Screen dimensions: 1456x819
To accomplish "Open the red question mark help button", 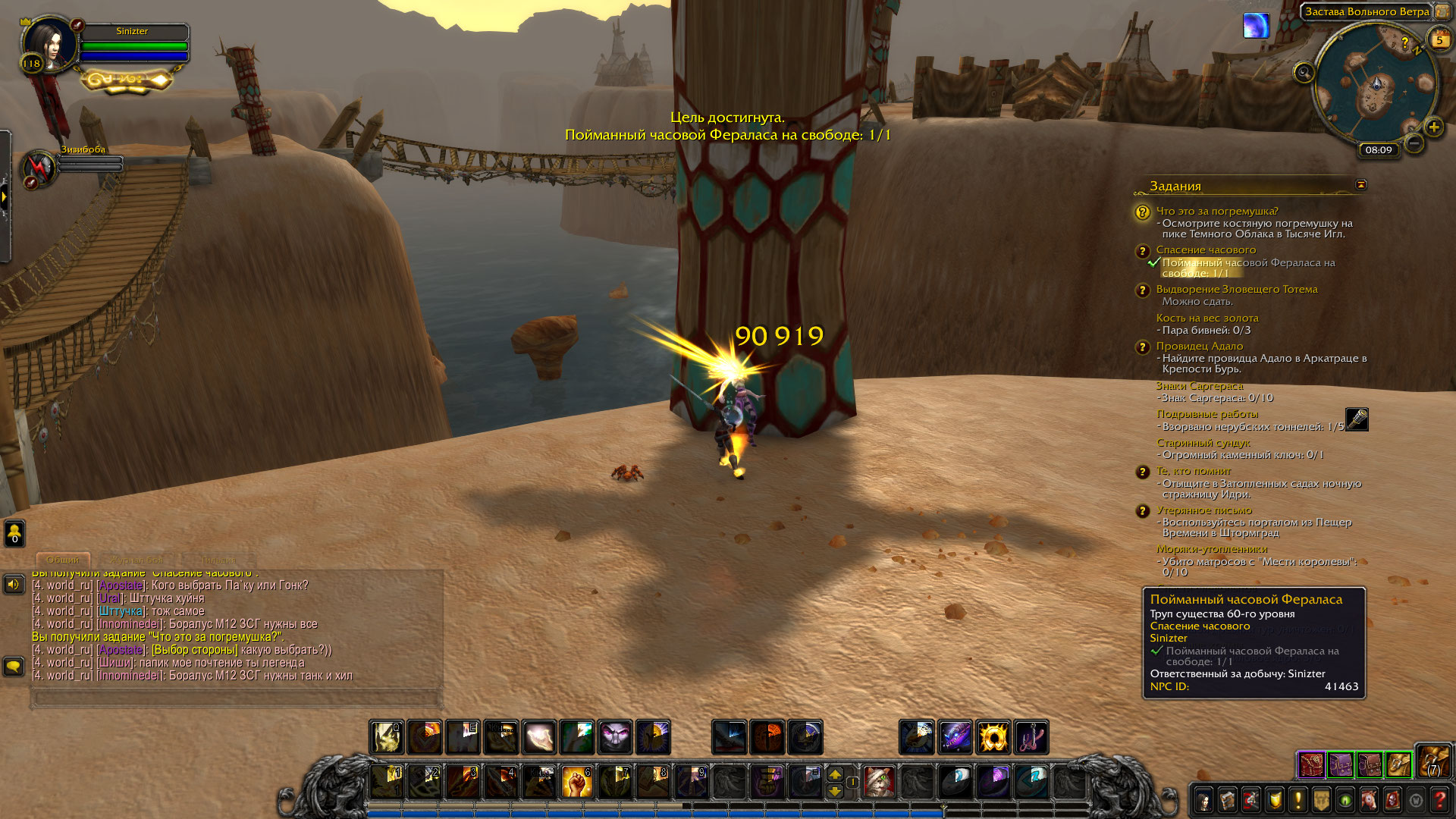I will [x=1440, y=800].
